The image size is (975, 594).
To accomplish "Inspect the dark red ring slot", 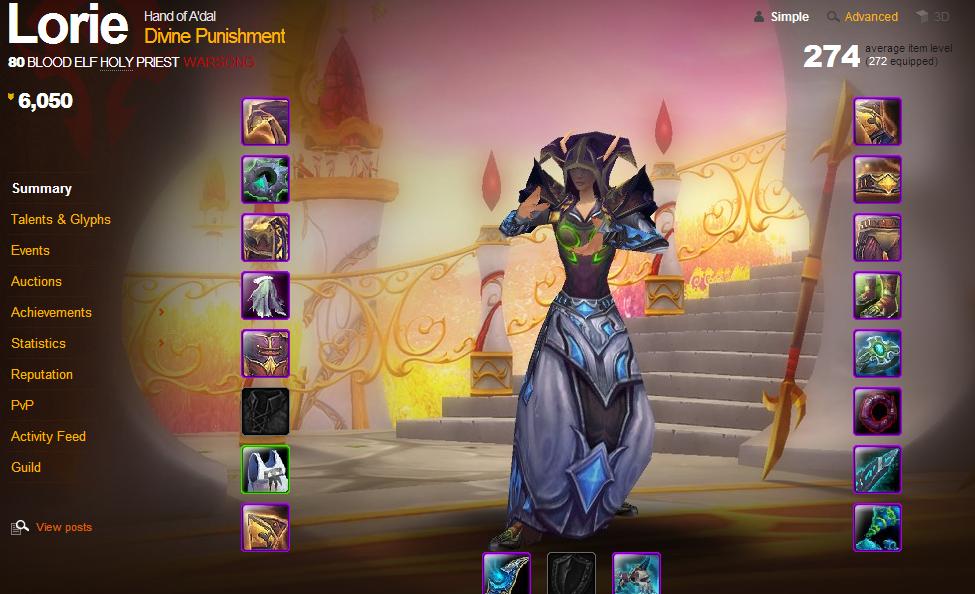I will pos(877,412).
